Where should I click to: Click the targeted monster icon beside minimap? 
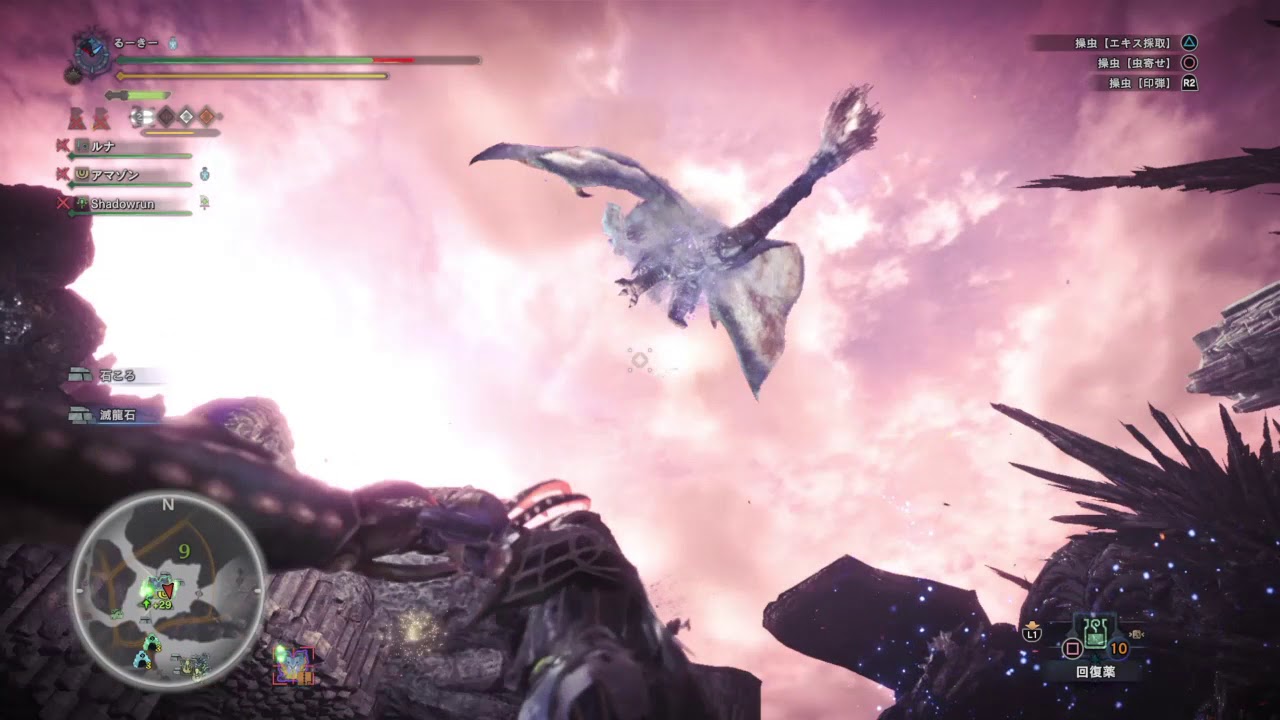(294, 664)
